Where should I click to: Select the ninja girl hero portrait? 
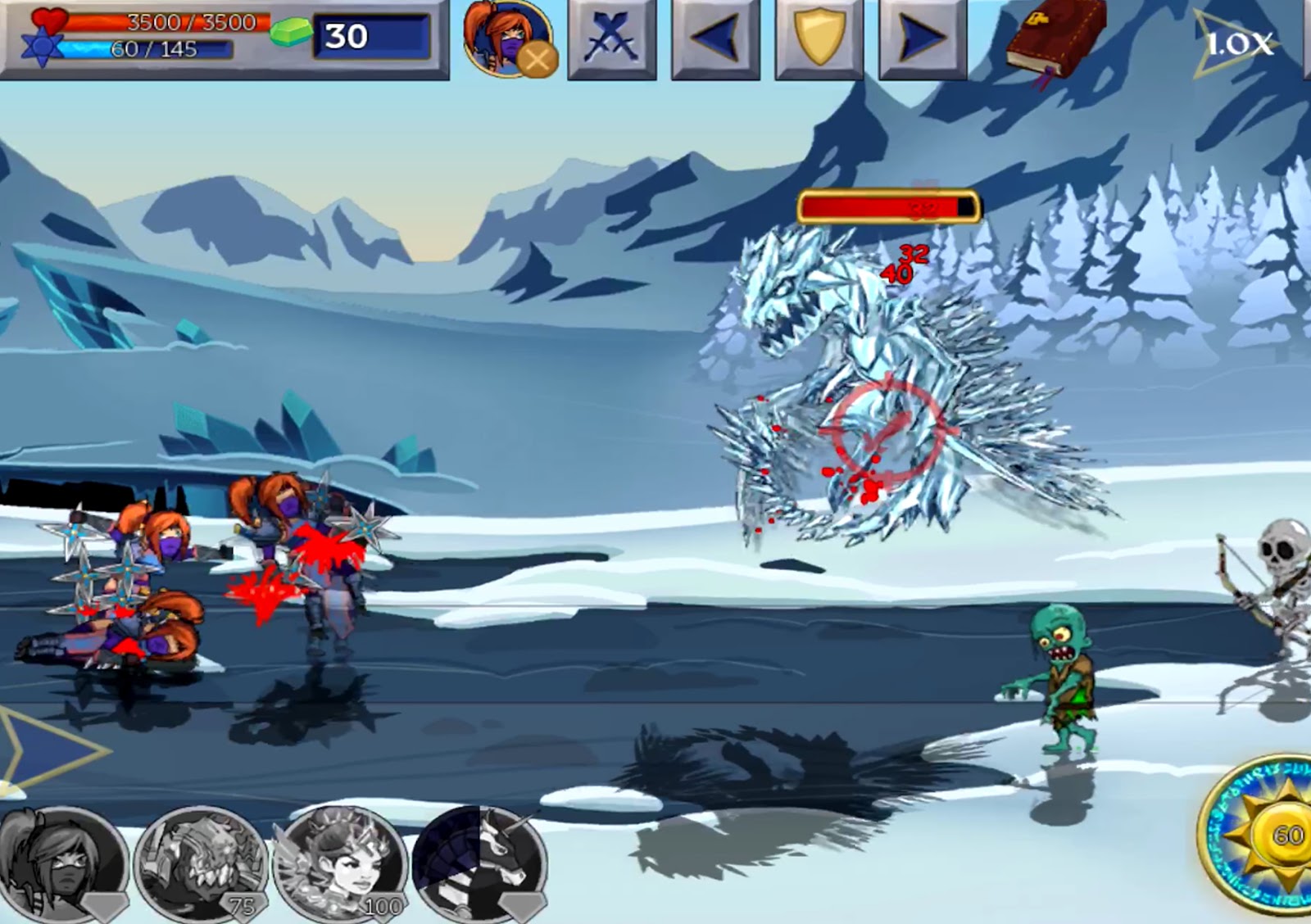coord(506,38)
